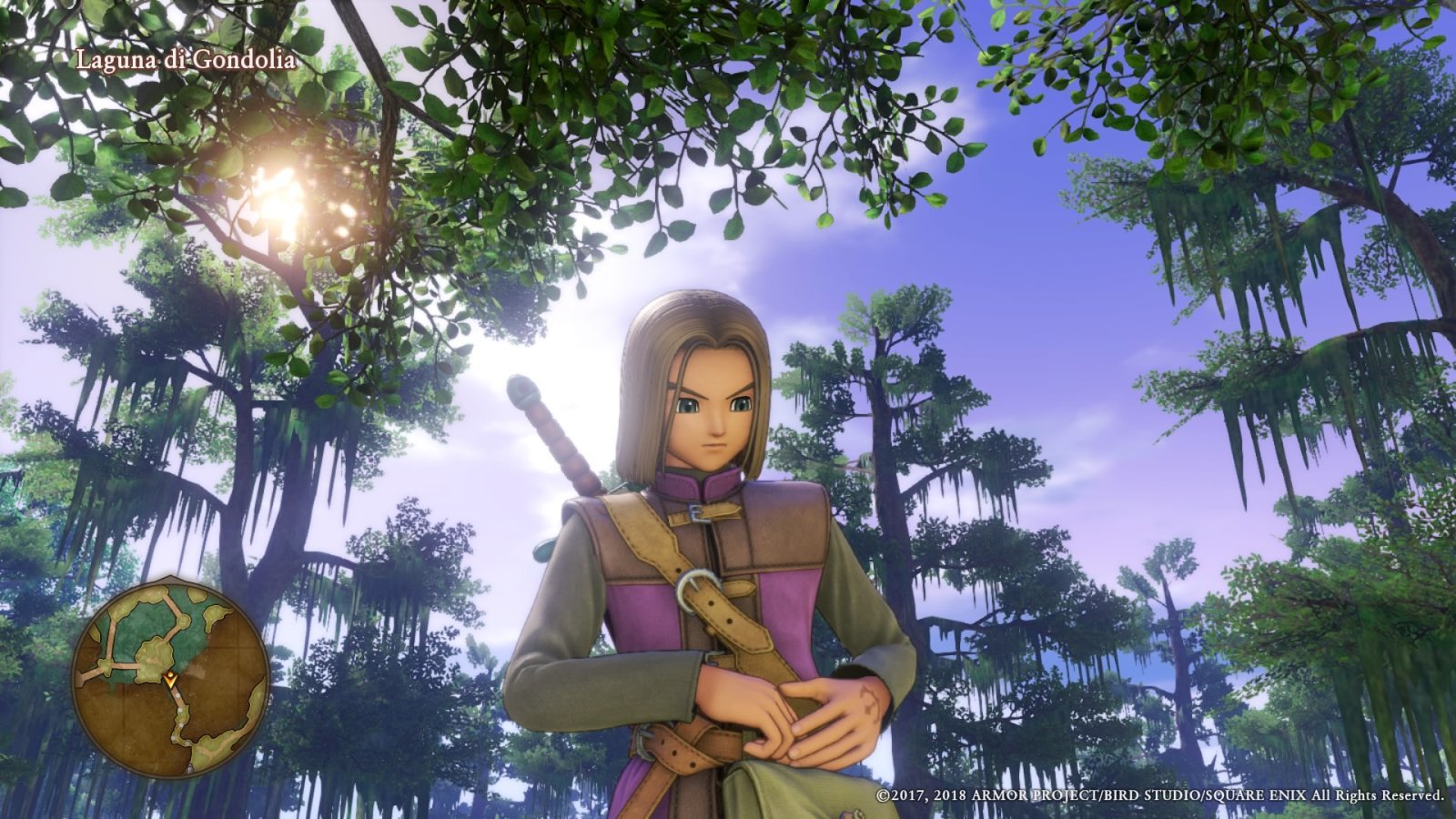Click the golden player arrow marker on the minimap

pyautogui.click(x=170, y=679)
